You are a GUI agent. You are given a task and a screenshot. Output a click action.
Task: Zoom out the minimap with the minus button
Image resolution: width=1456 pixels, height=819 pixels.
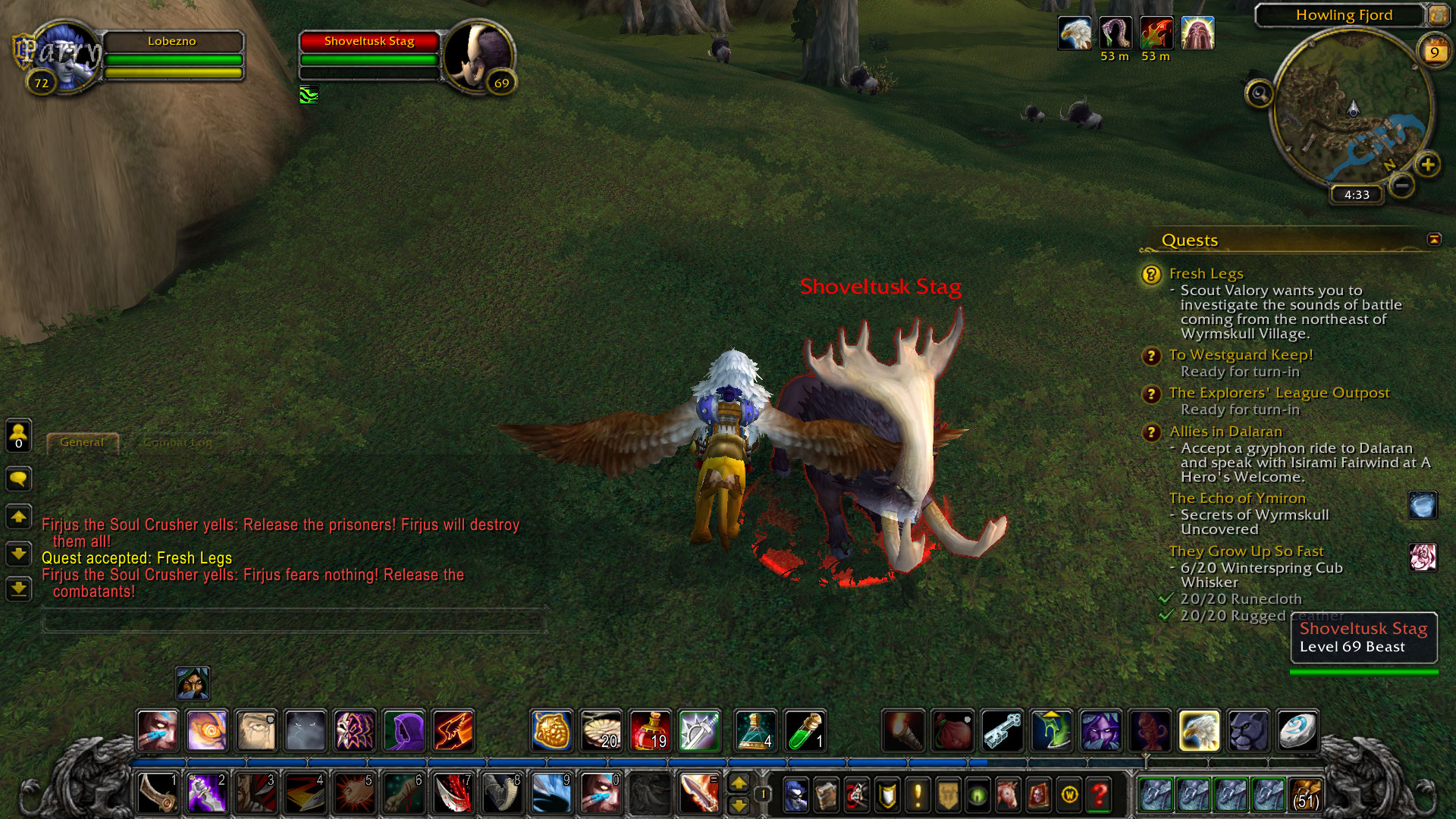coord(1402,185)
